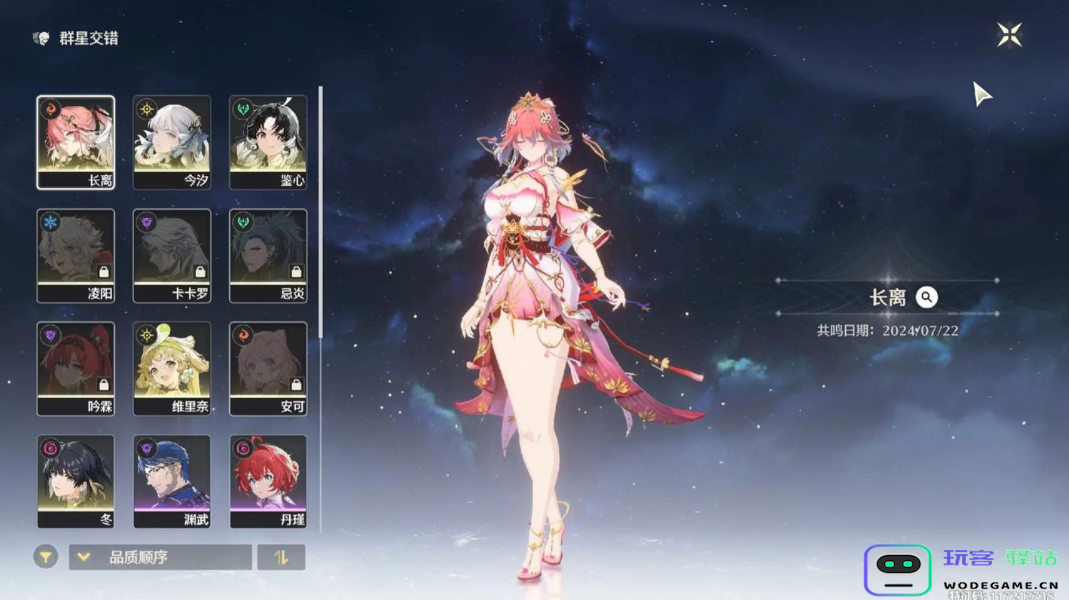Close the screen with the star-shaped X
Viewport: 1069px width, 600px height.
pyautogui.click(x=1009, y=35)
